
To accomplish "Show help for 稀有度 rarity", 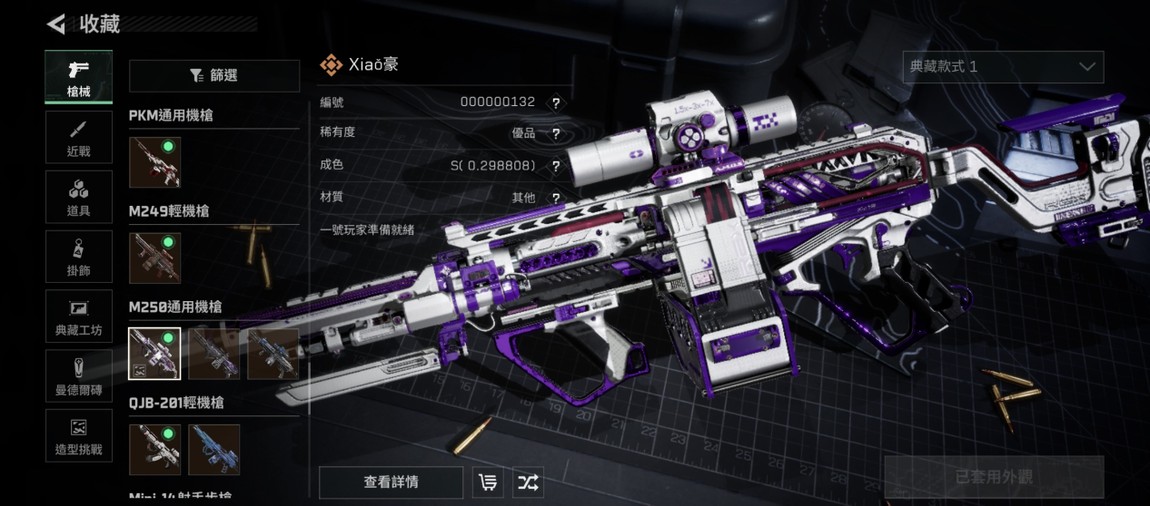I will pos(556,134).
